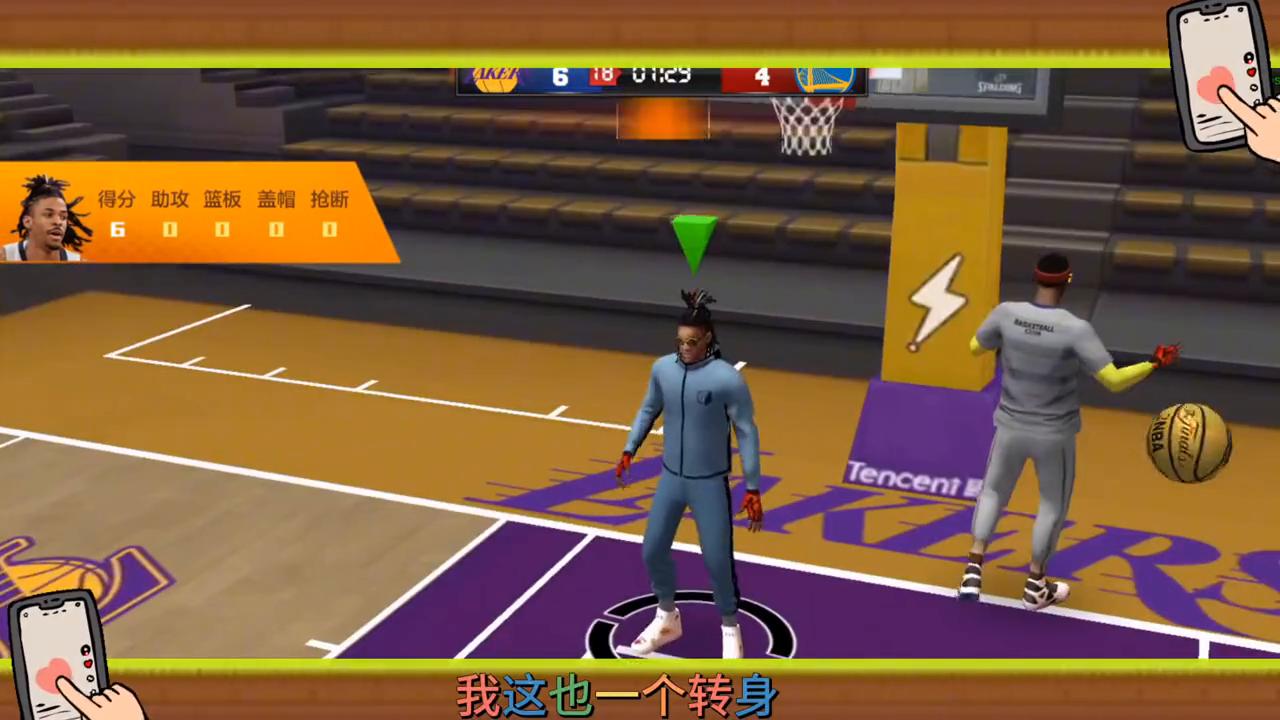Click the Lakers logo on the scoreboard

pyautogui.click(x=494, y=77)
